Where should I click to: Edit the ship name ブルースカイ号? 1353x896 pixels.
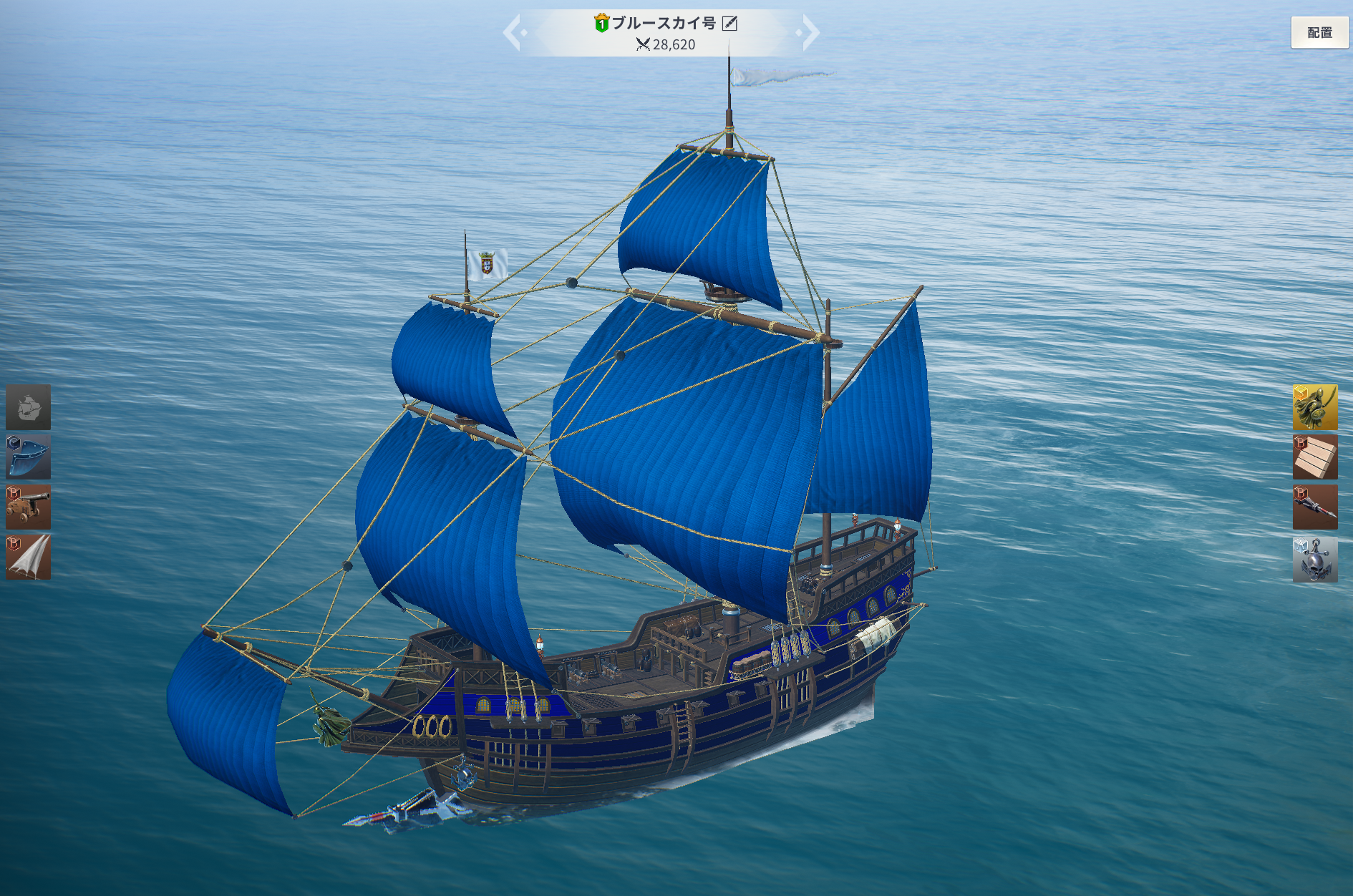tap(729, 24)
